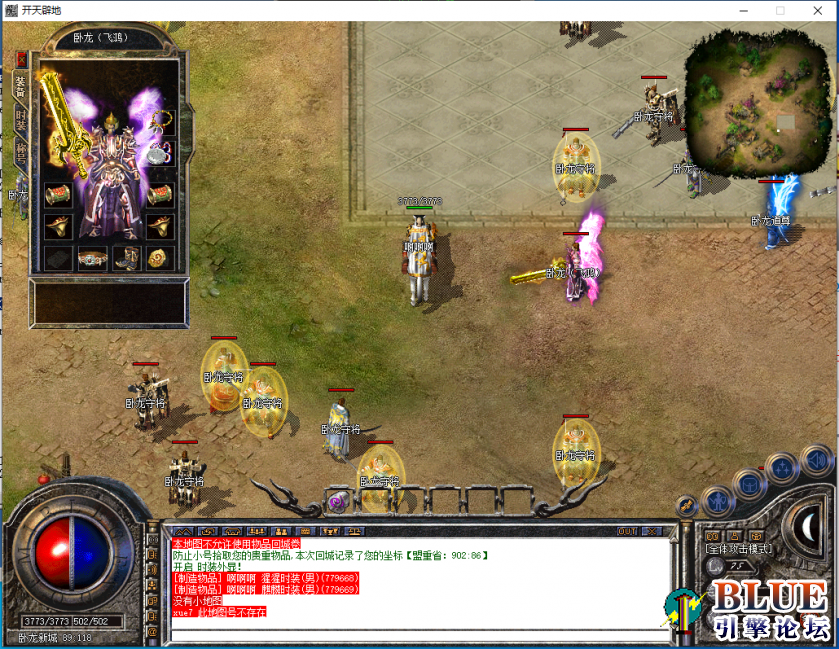This screenshot has height=649, width=839.
Task: Open the bag inventory round button
Action: [750, 485]
